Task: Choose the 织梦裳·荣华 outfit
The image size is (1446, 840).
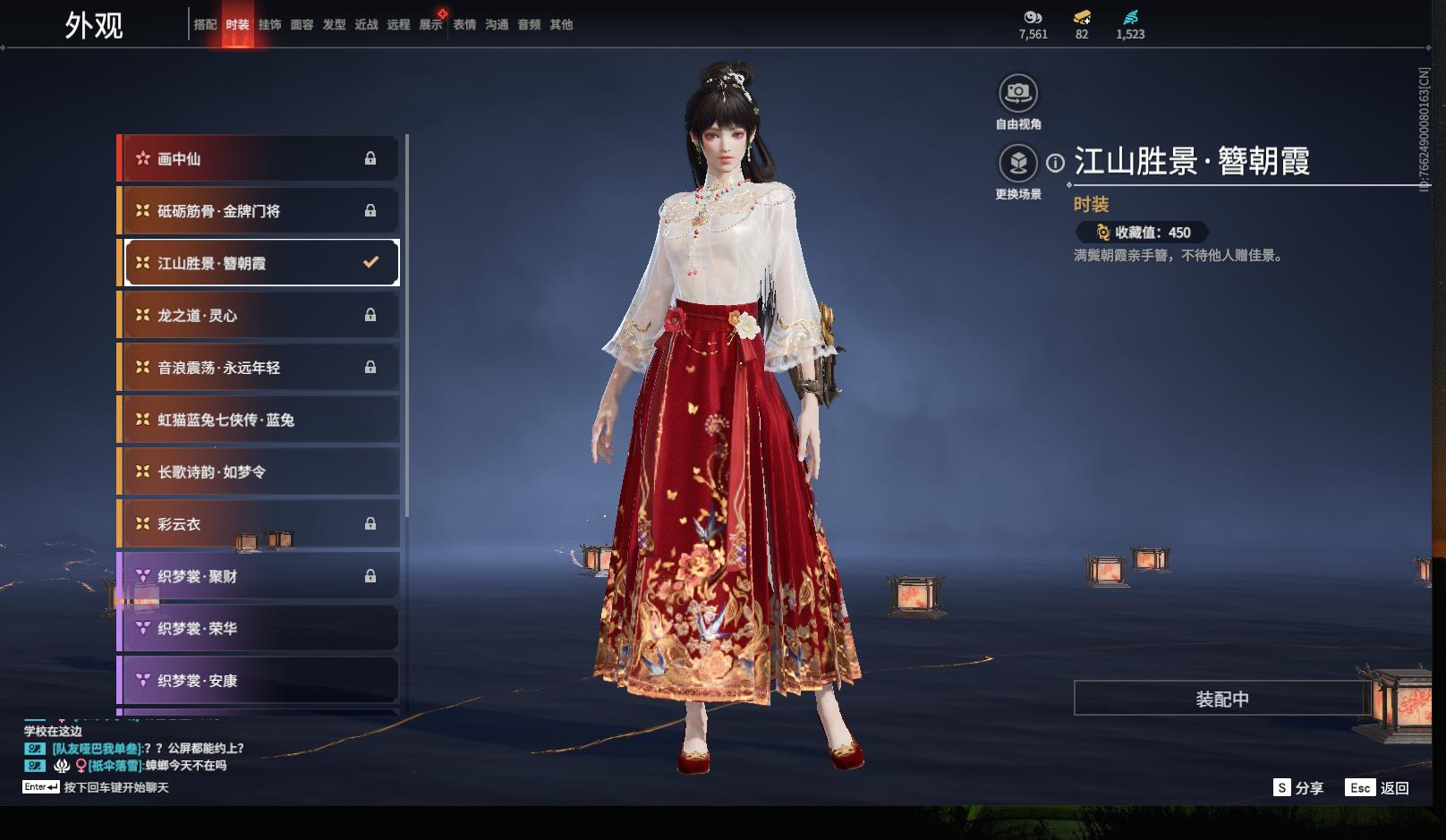Action: coord(259,629)
